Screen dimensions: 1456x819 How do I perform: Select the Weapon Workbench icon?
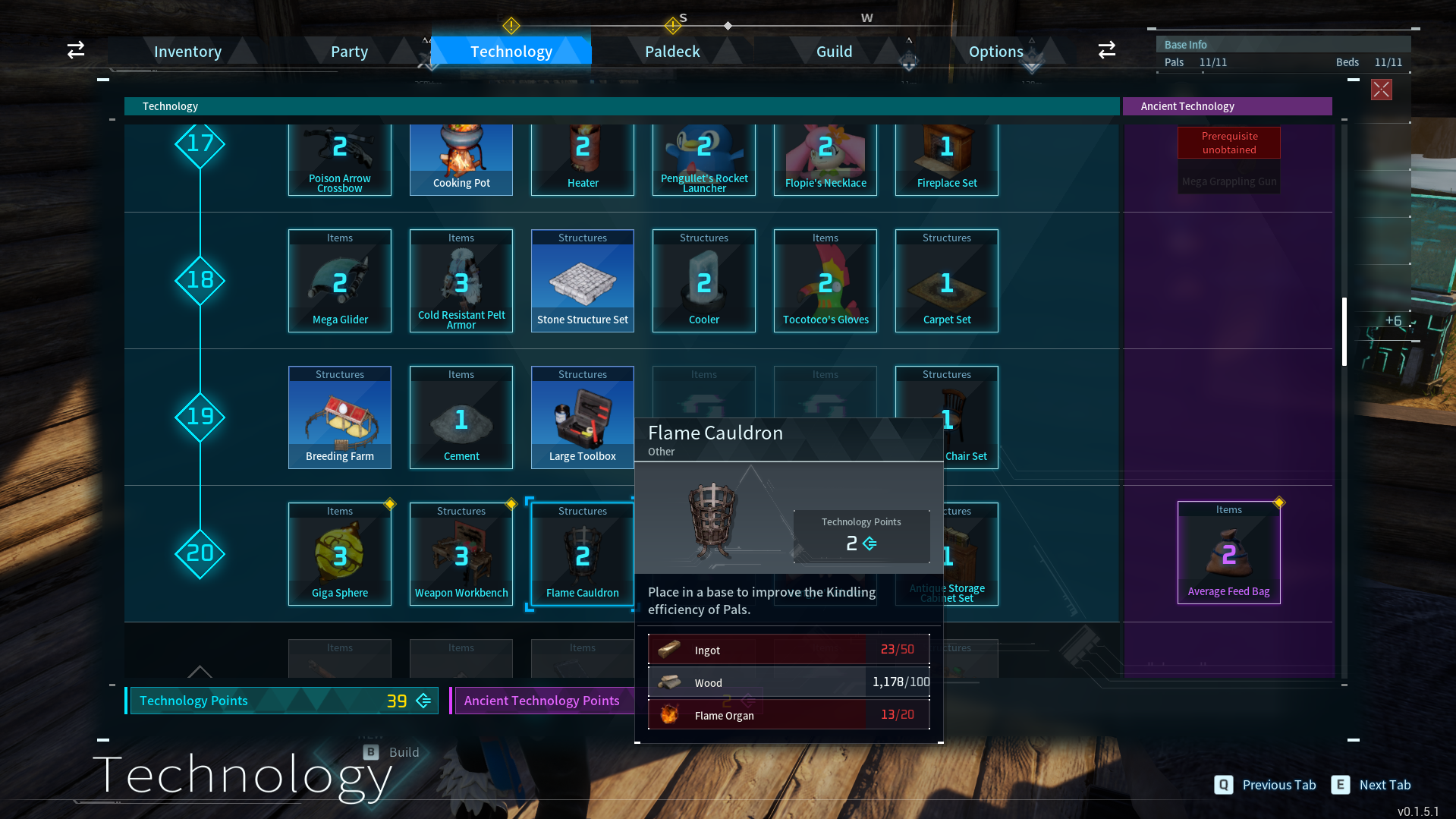(x=461, y=554)
